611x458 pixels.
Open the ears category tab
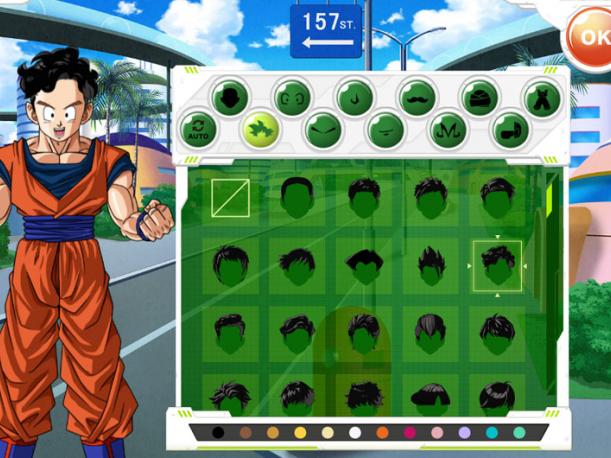point(293,98)
